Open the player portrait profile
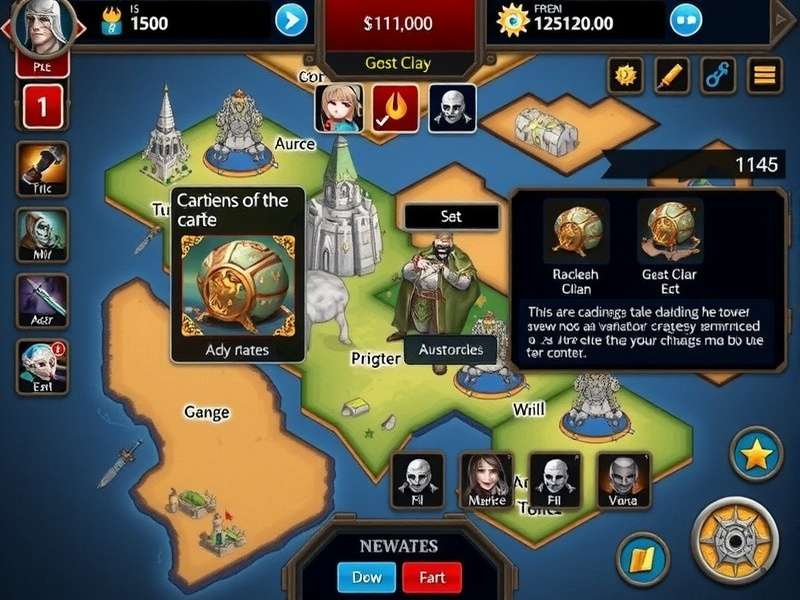800x600 pixels. pyautogui.click(x=40, y=26)
